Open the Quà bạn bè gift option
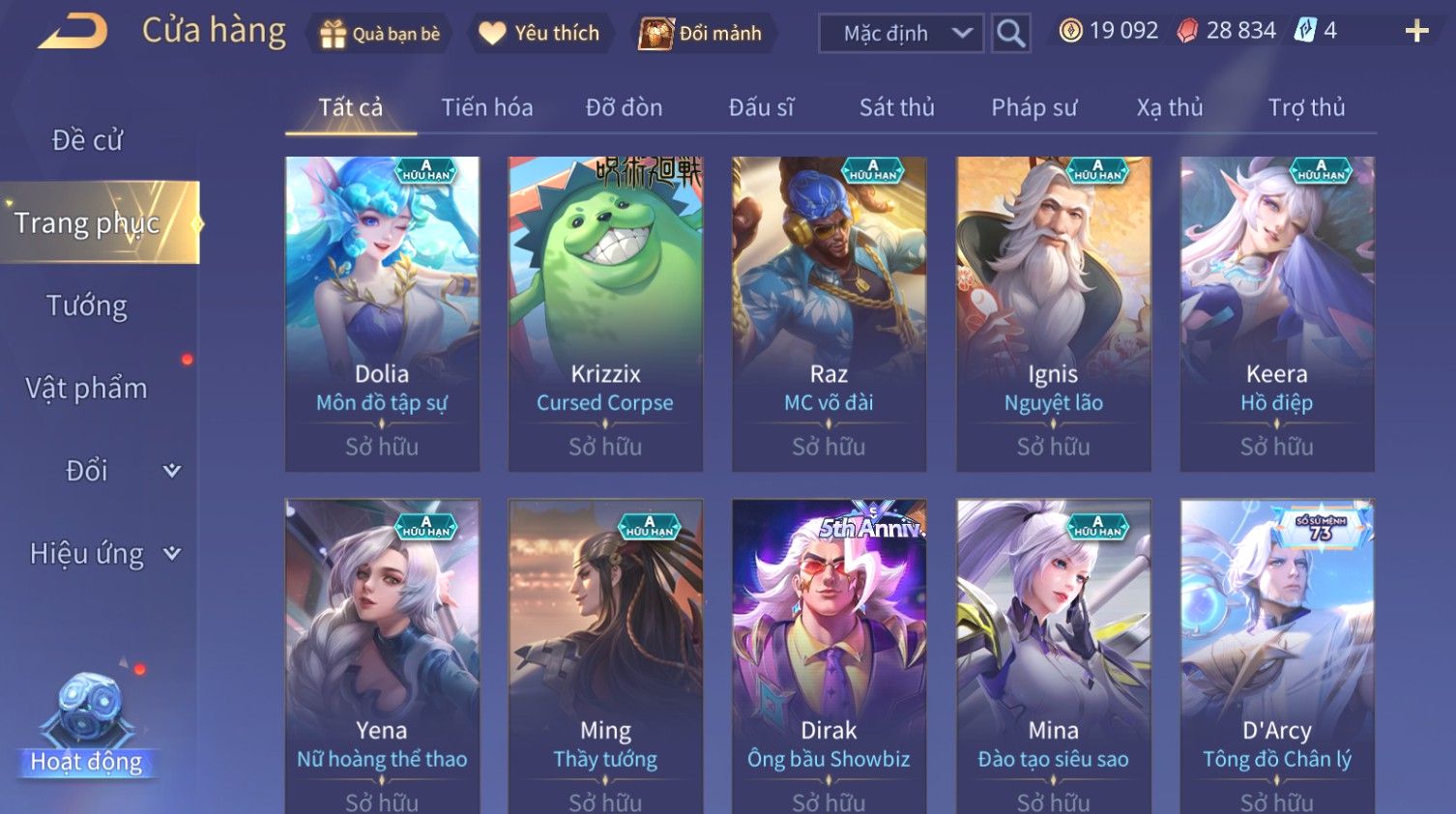This screenshot has height=814, width=1456. (x=379, y=34)
